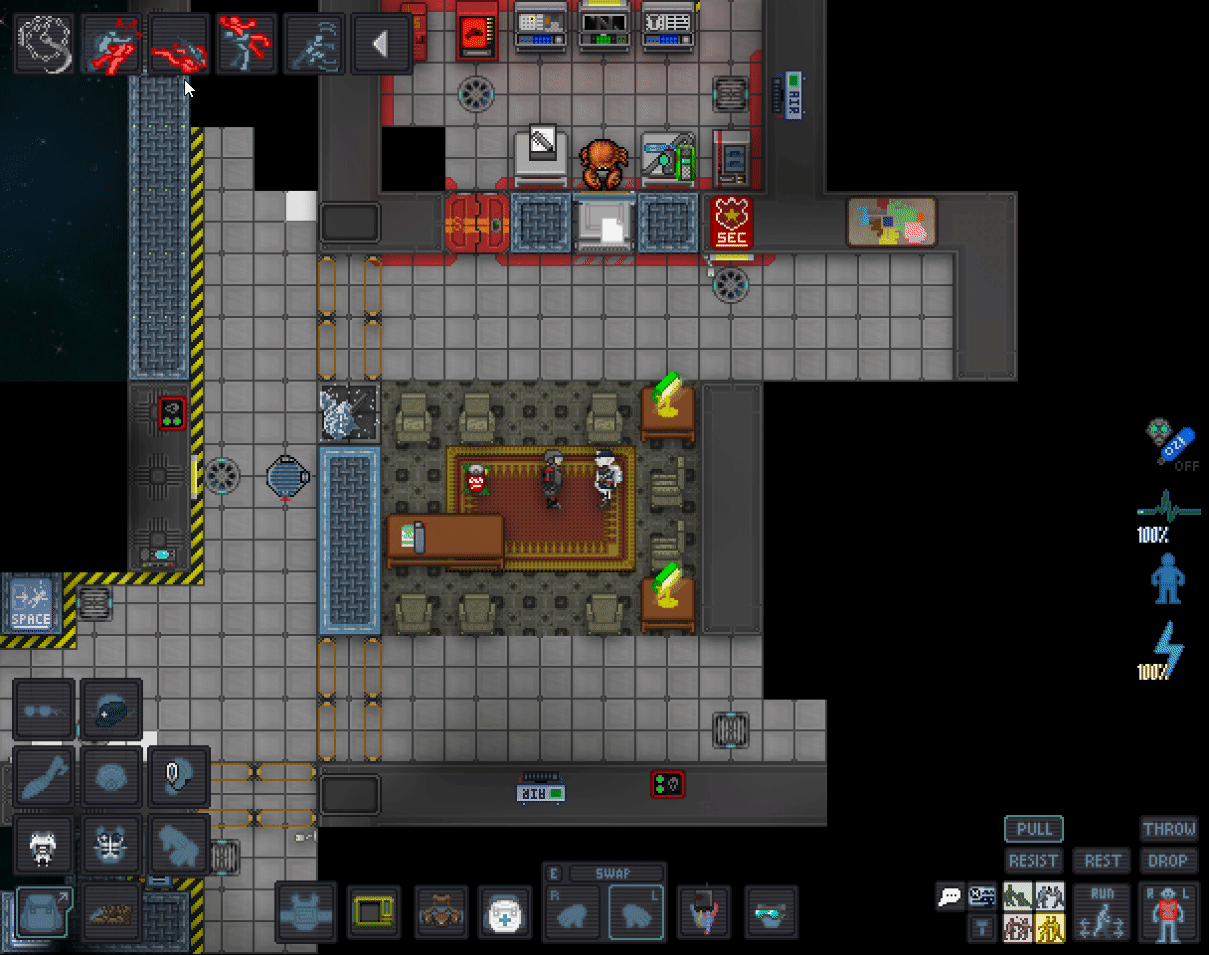
Task: Click the DROP button
Action: [1169, 860]
